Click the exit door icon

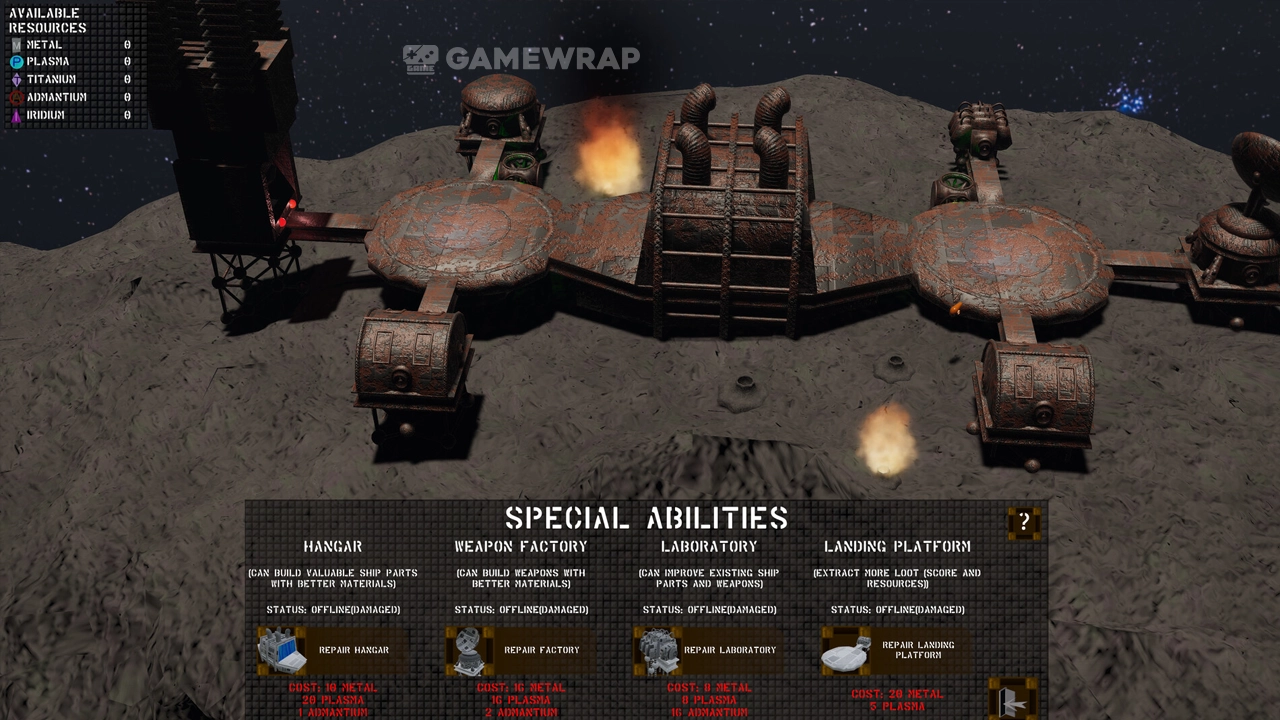point(1012,699)
